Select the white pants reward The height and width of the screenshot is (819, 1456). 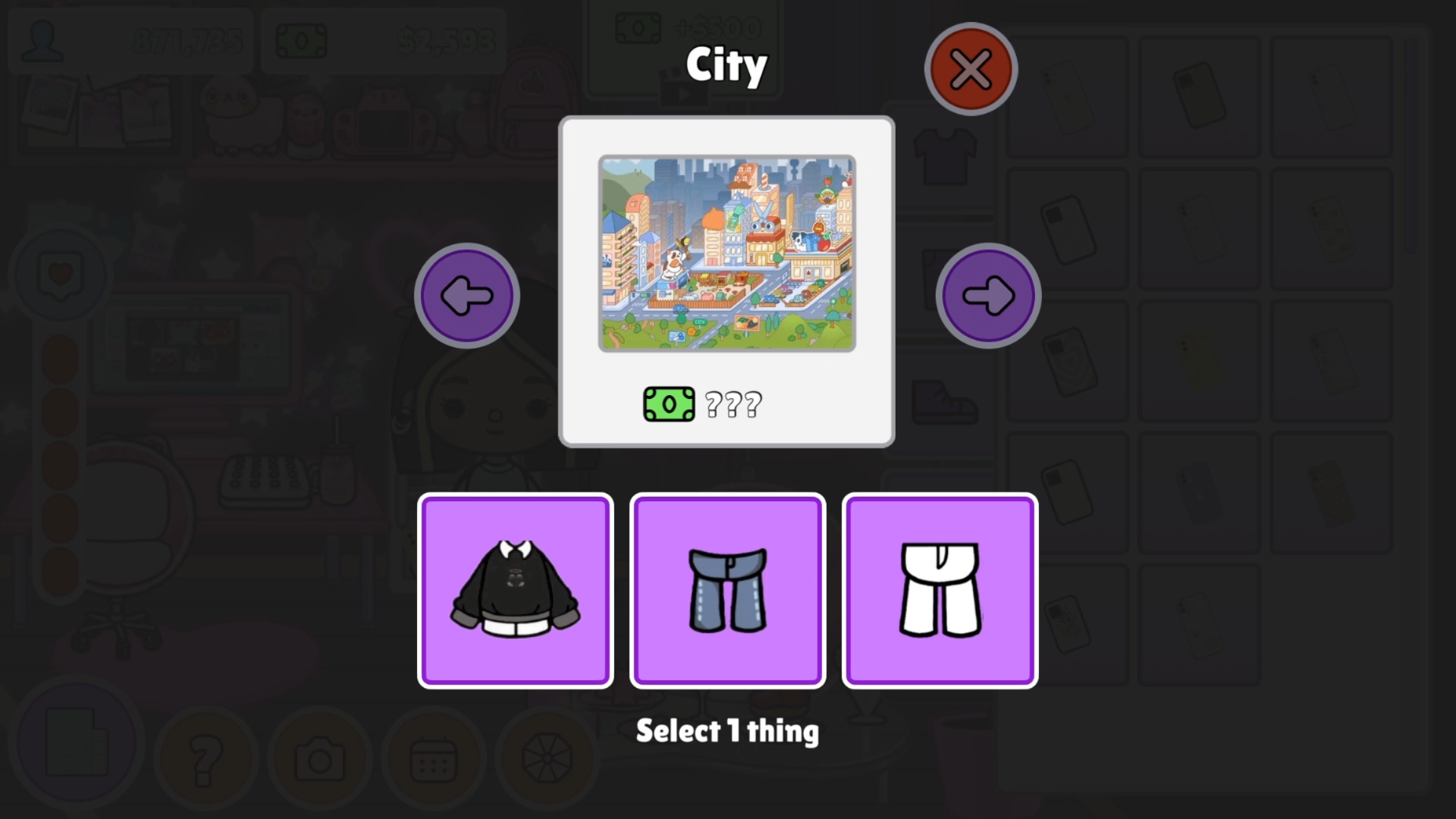click(940, 590)
